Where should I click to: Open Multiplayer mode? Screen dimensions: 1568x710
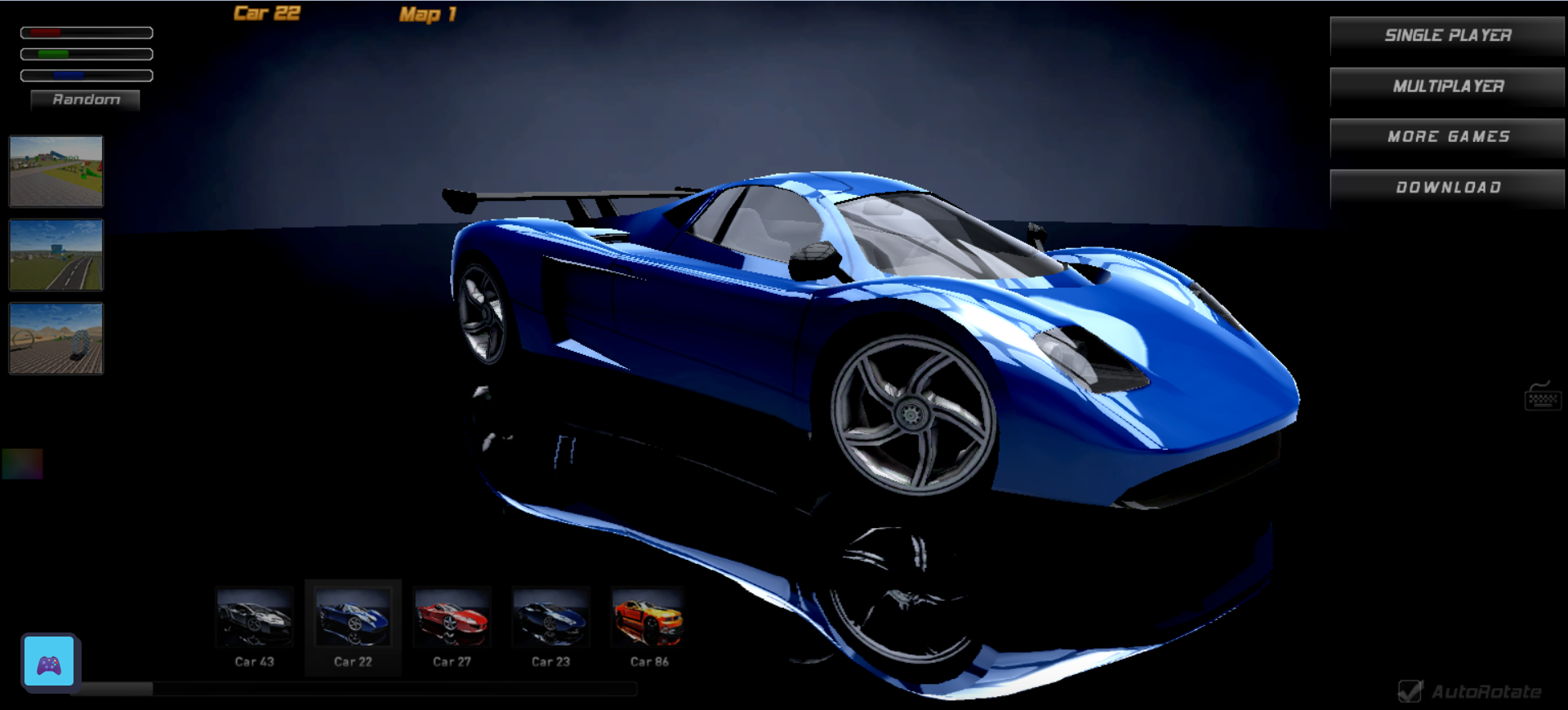click(x=1446, y=87)
